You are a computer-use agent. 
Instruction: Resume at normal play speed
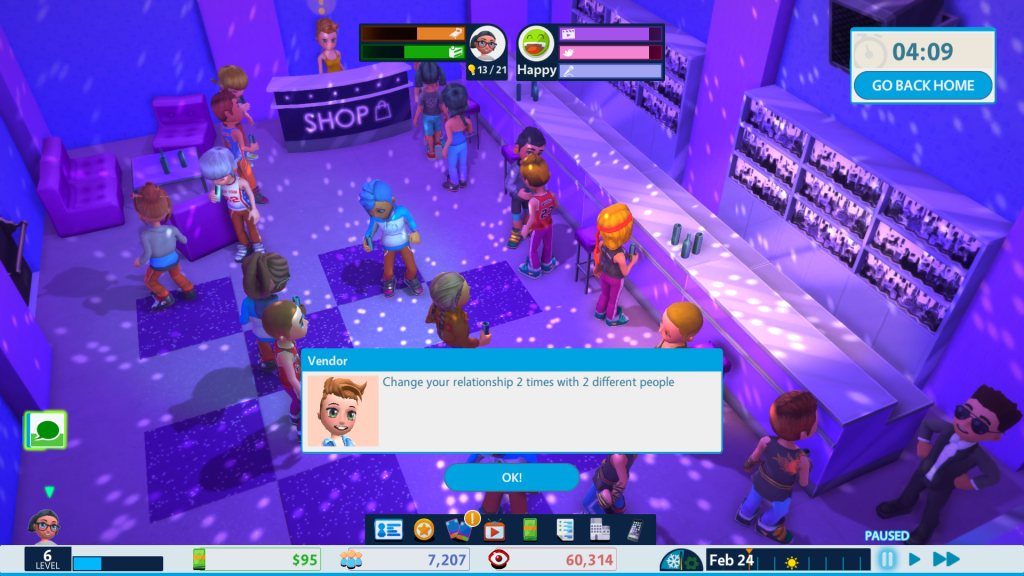(914, 559)
